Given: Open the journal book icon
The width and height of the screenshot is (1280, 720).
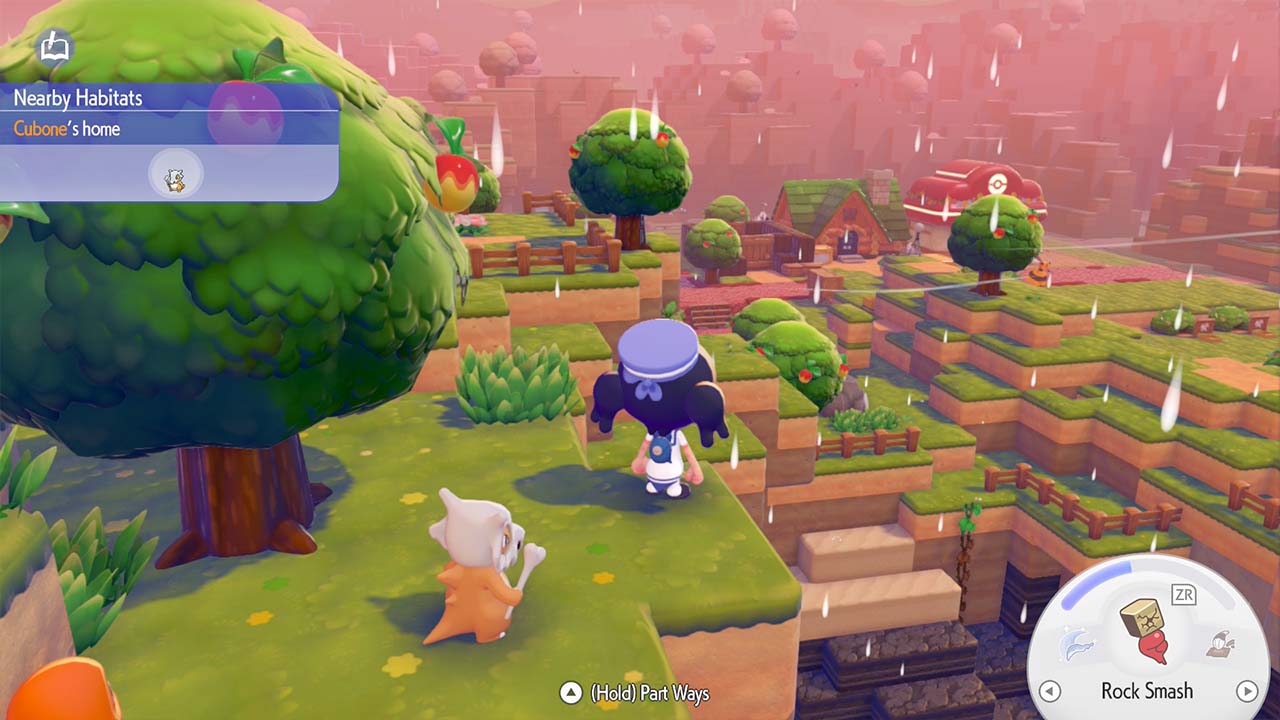Looking at the screenshot, I should [53, 47].
